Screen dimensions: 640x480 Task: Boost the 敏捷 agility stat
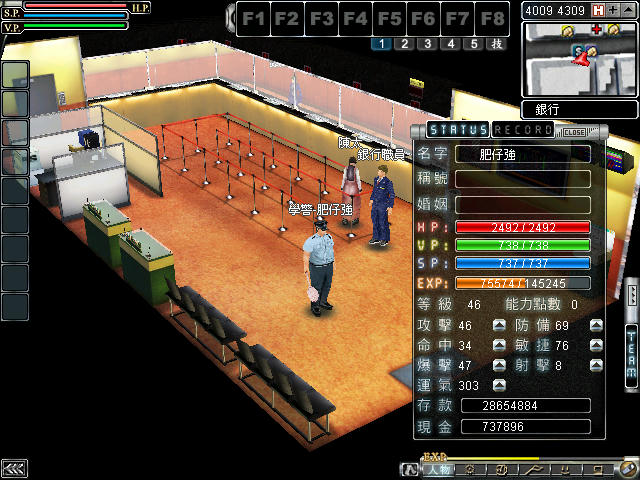click(x=596, y=346)
